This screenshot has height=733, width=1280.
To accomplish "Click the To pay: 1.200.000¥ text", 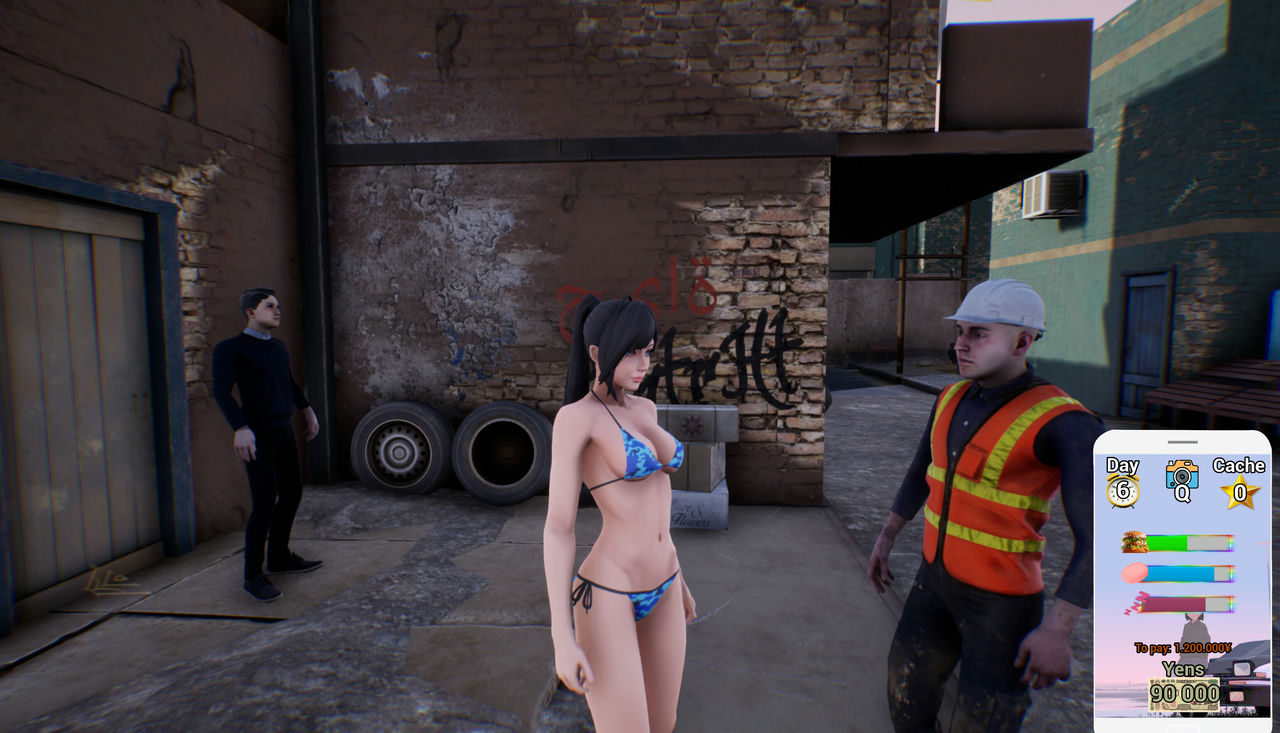I will (1183, 646).
